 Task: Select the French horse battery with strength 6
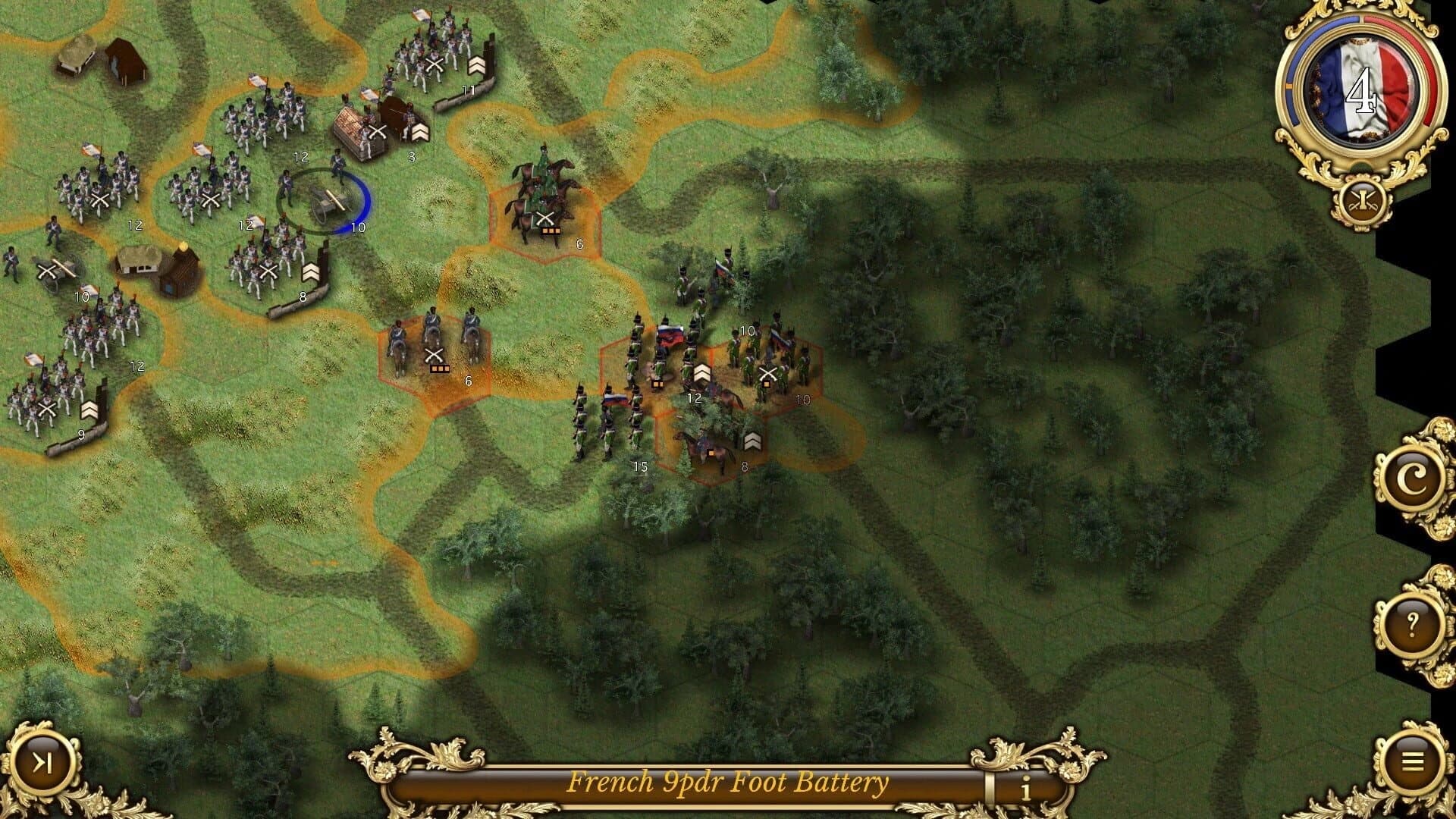(432, 349)
